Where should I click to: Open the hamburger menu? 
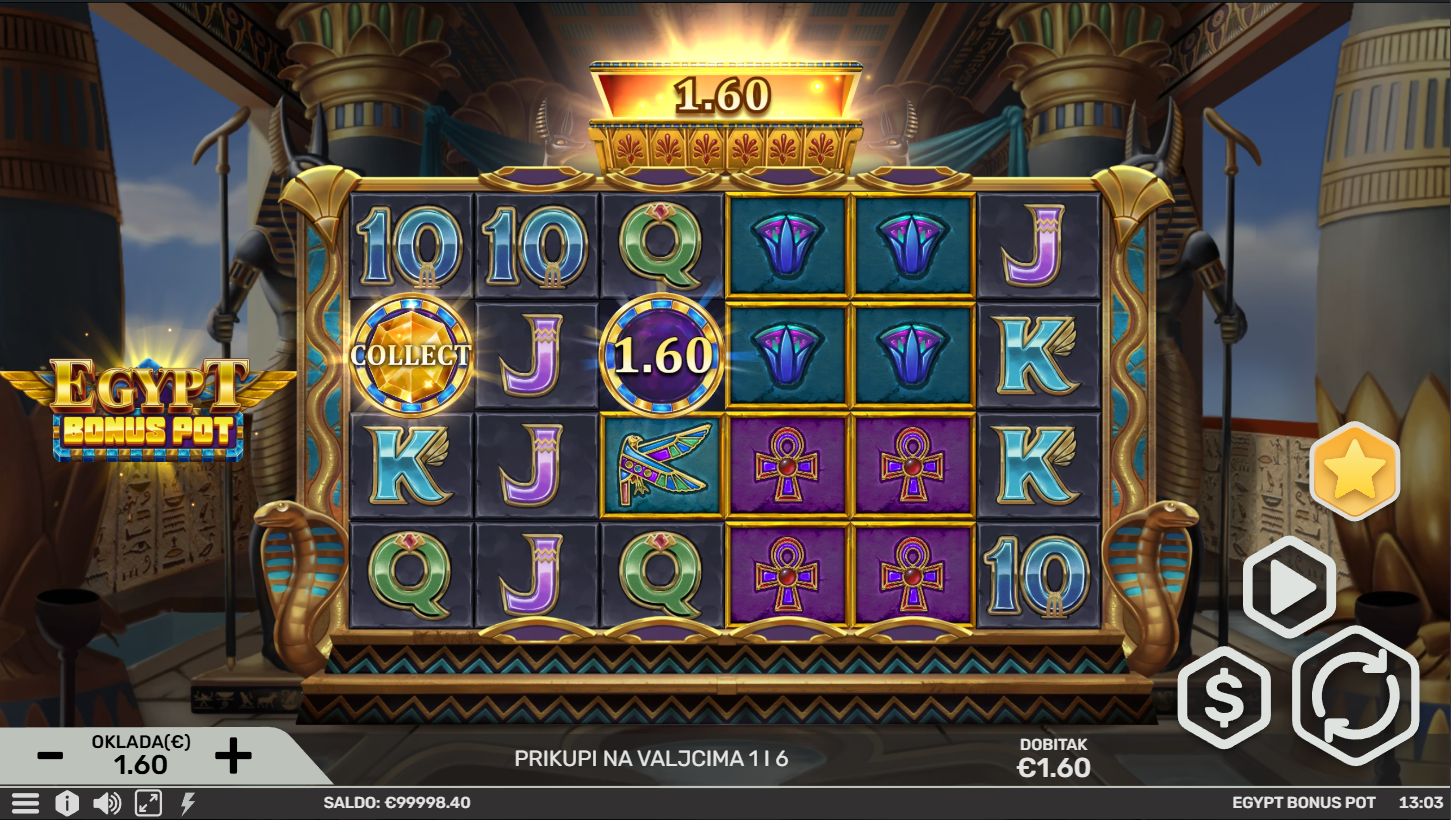pyautogui.click(x=25, y=803)
